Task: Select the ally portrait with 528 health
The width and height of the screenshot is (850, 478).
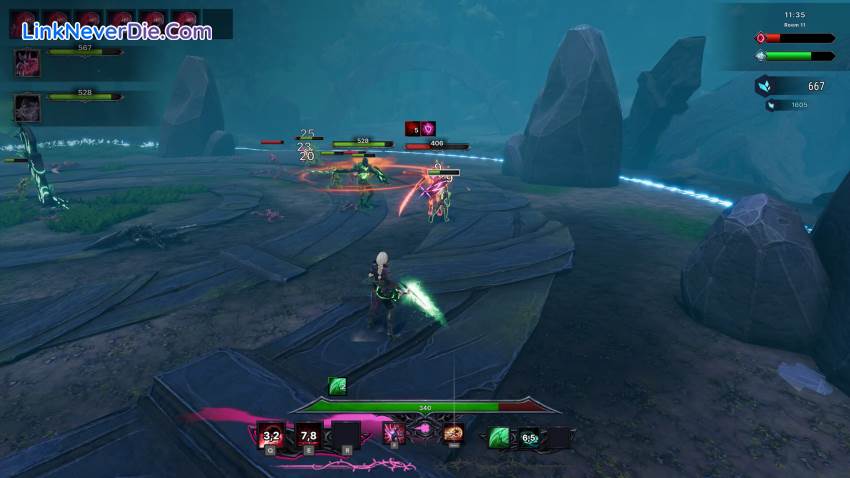Action: [x=27, y=106]
